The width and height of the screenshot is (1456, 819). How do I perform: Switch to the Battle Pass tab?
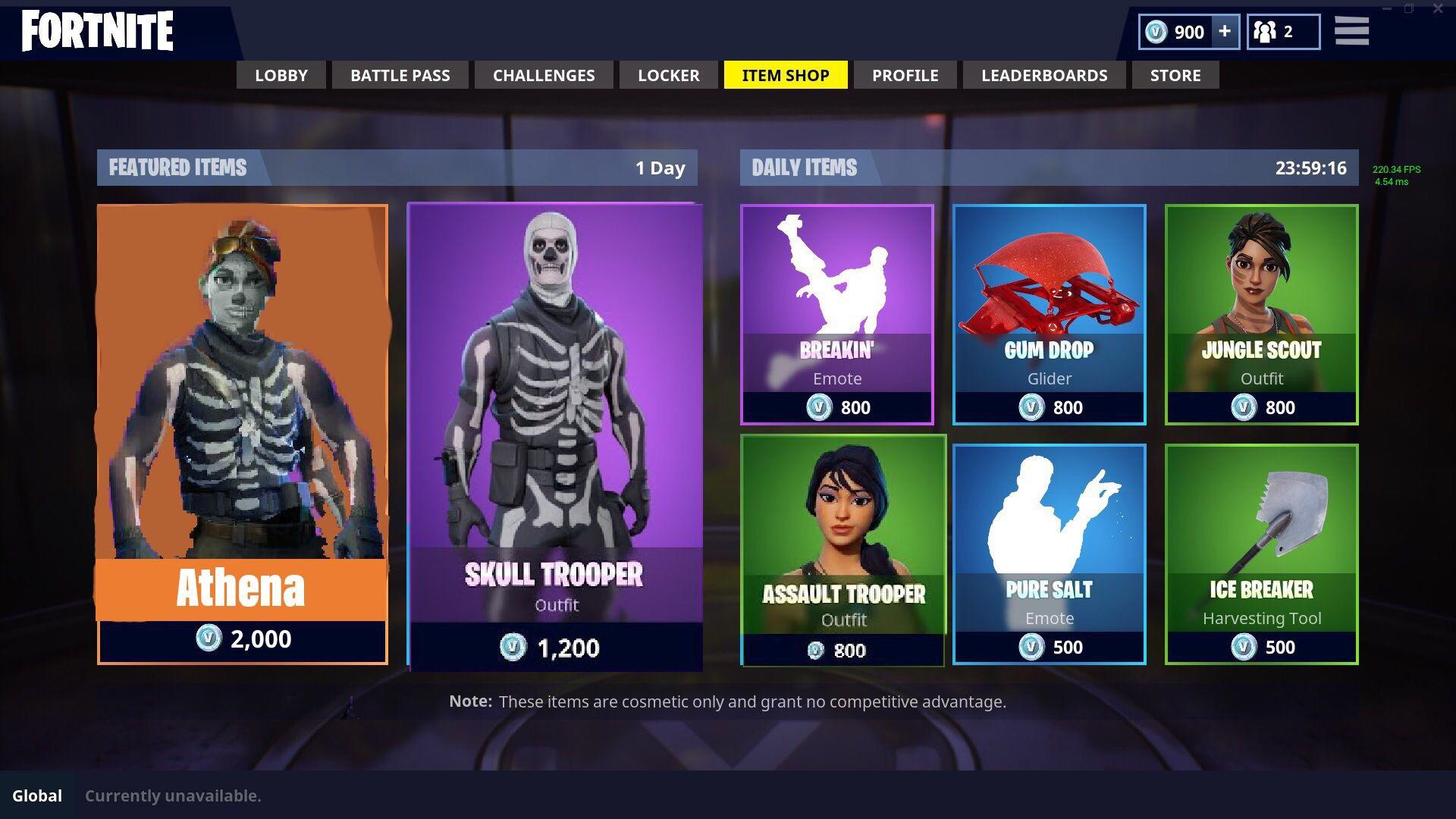(400, 75)
